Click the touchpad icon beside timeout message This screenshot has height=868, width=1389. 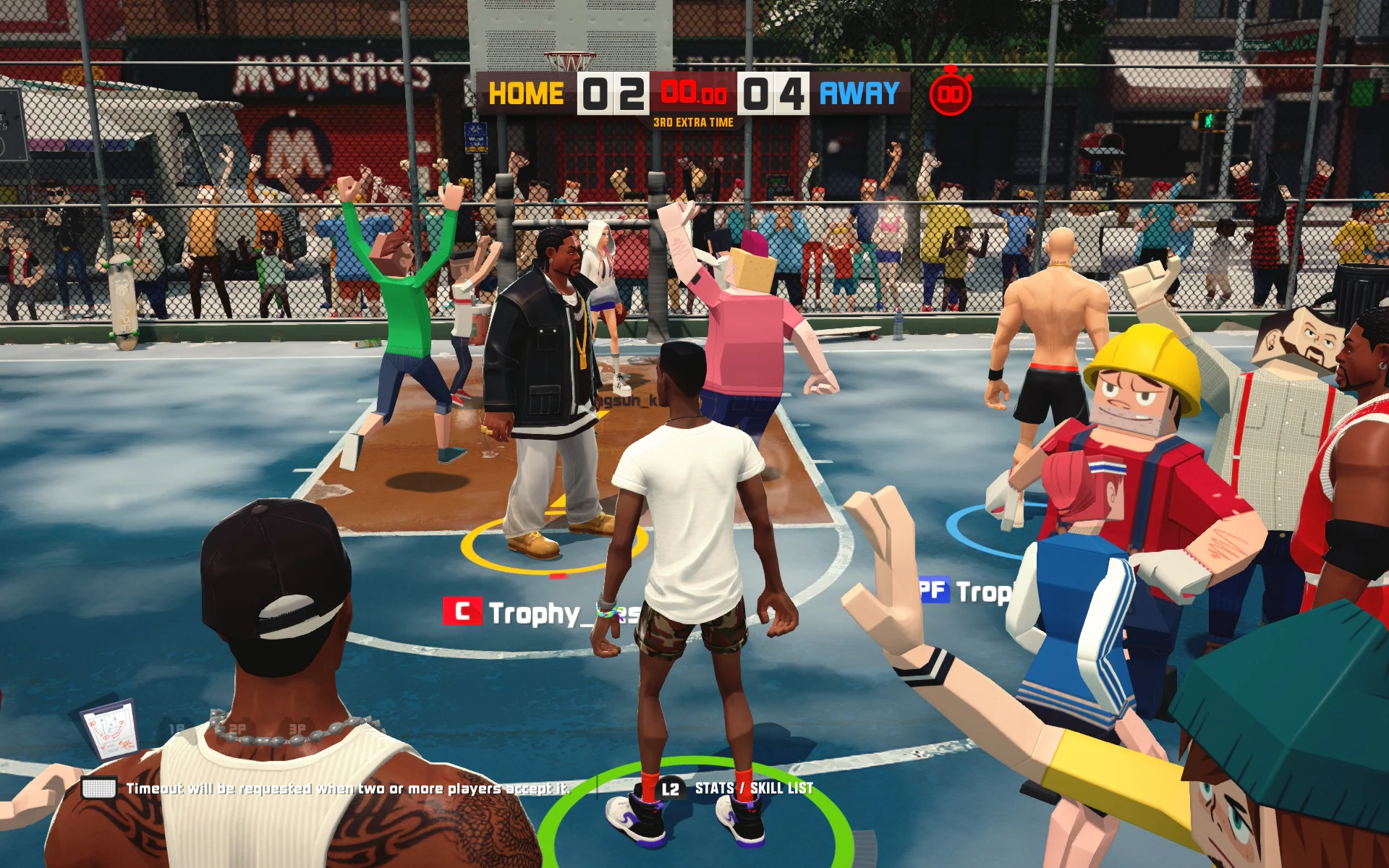100,788
